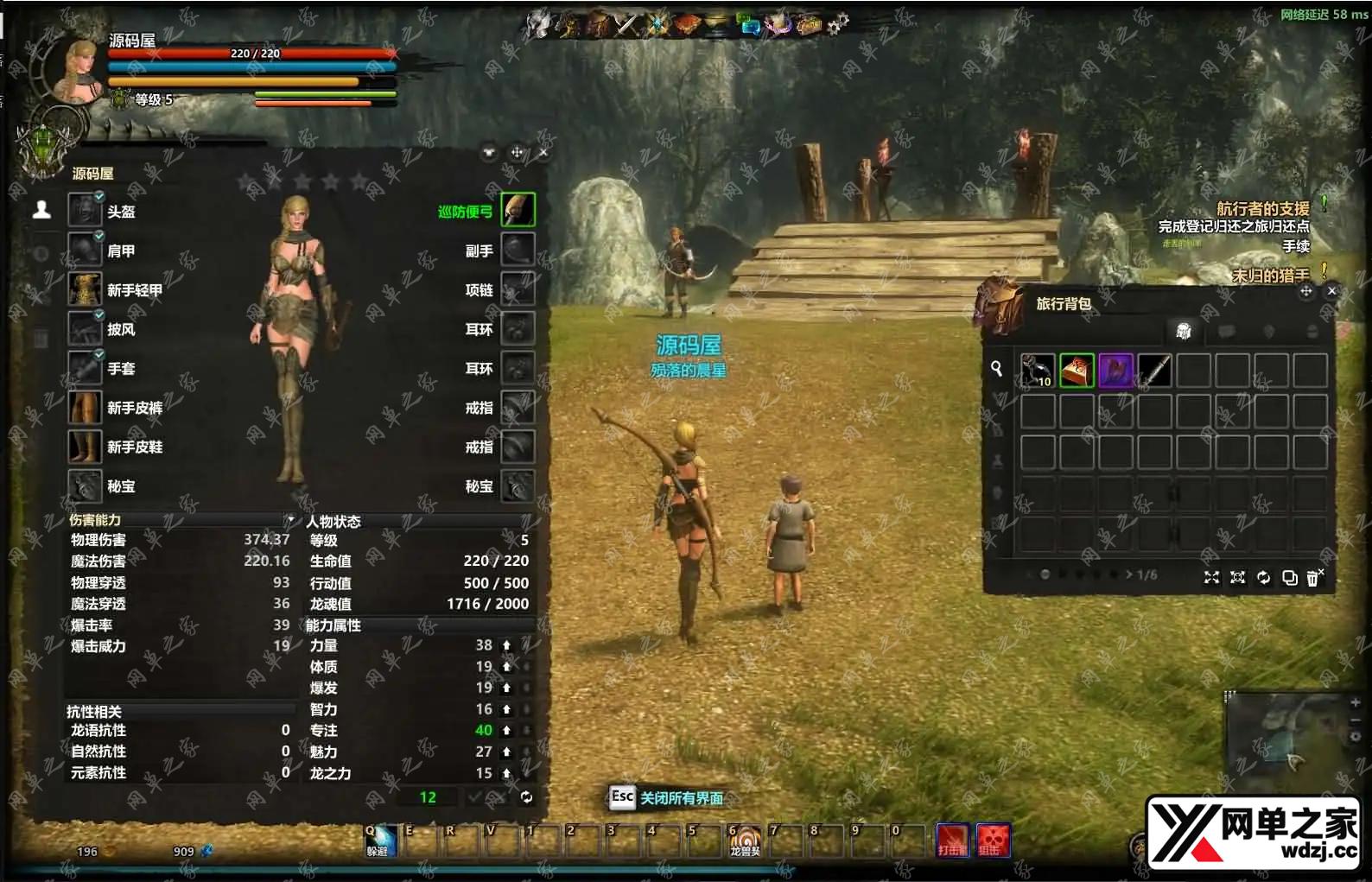Screen dimensions: 1372x882
Task: Reset the allocated attribute points
Action: pyautogui.click(x=526, y=797)
